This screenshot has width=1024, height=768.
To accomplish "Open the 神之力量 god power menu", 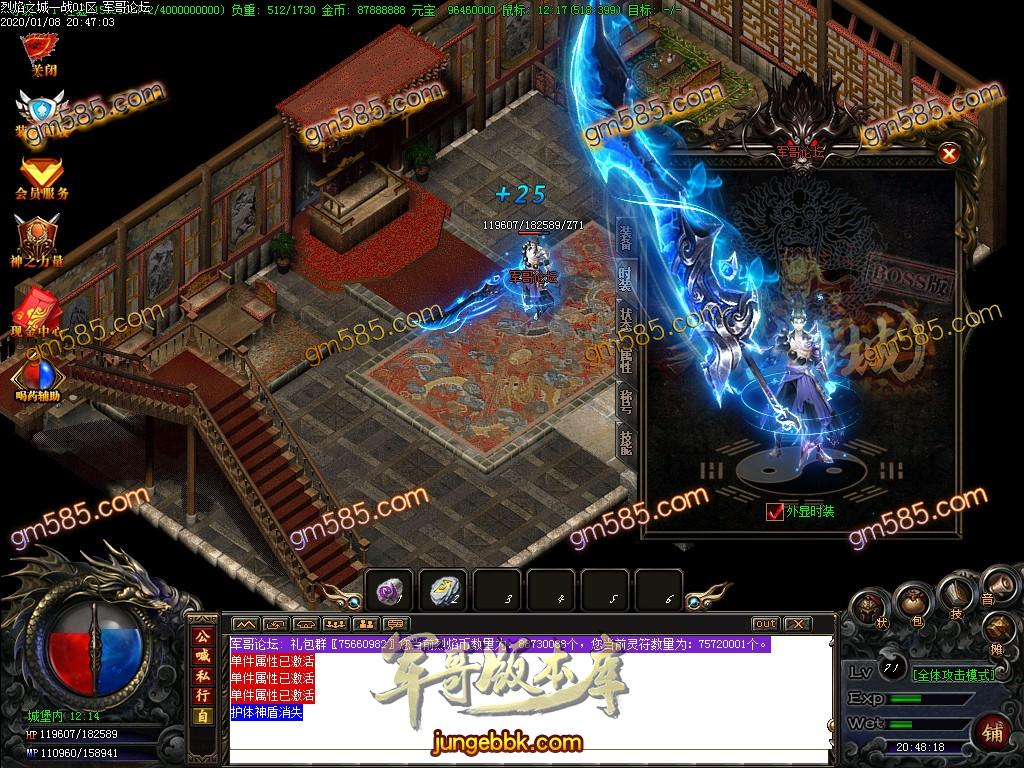I will pyautogui.click(x=40, y=241).
